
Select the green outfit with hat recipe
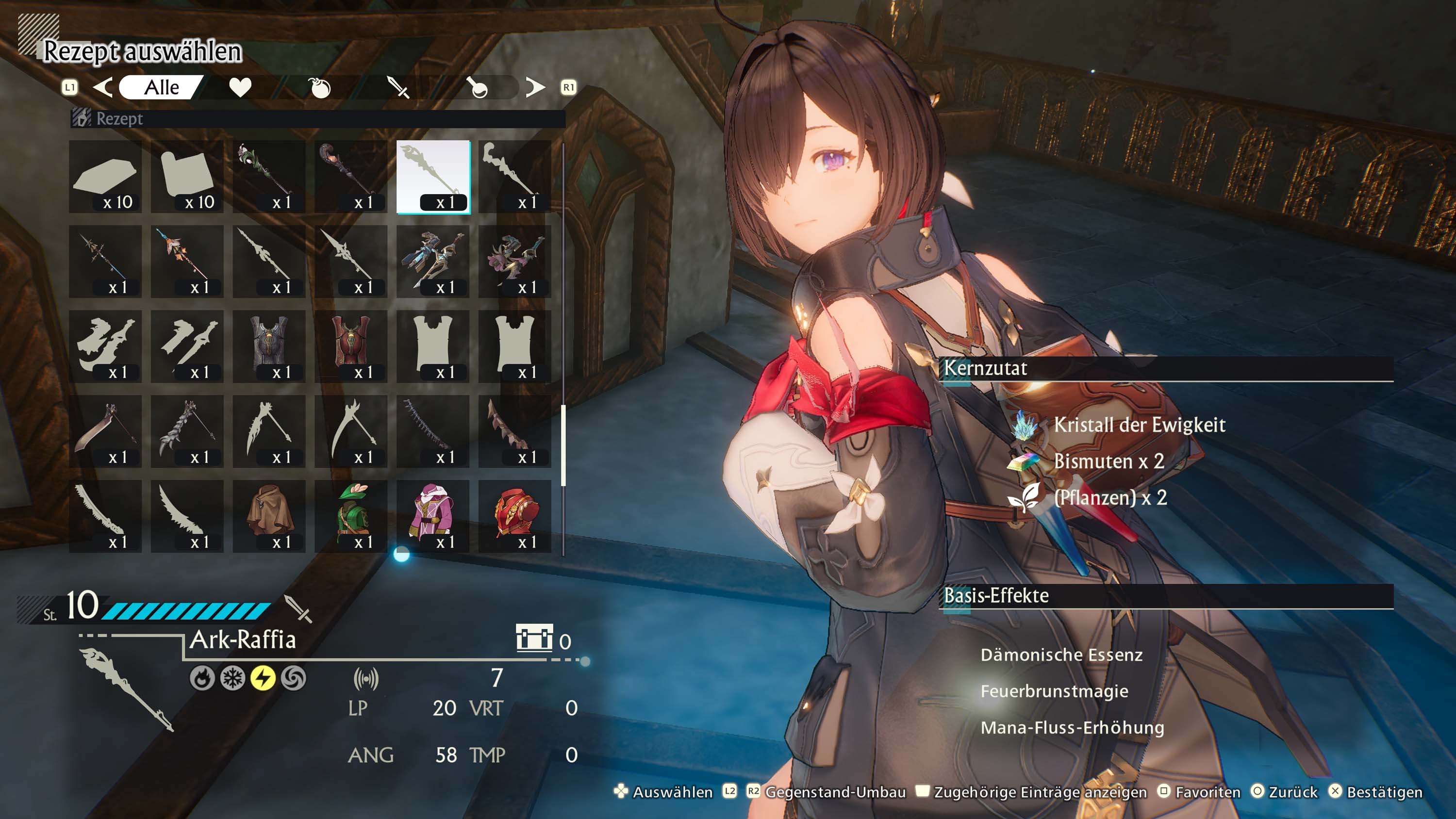351,516
